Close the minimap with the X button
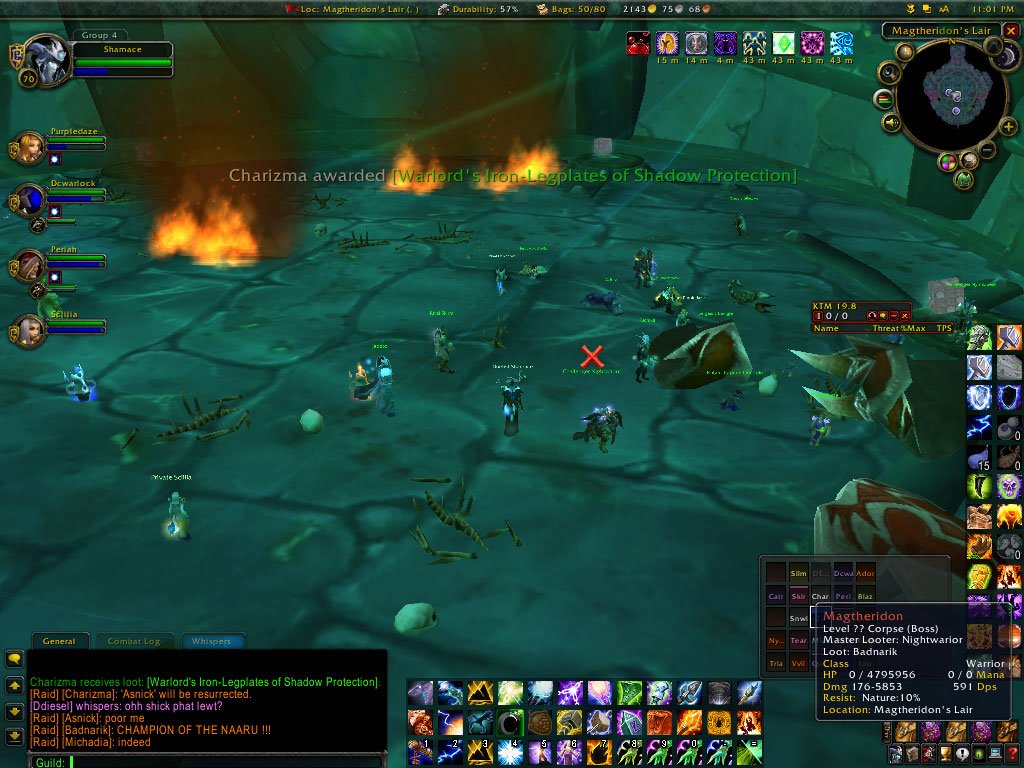 1010,31
